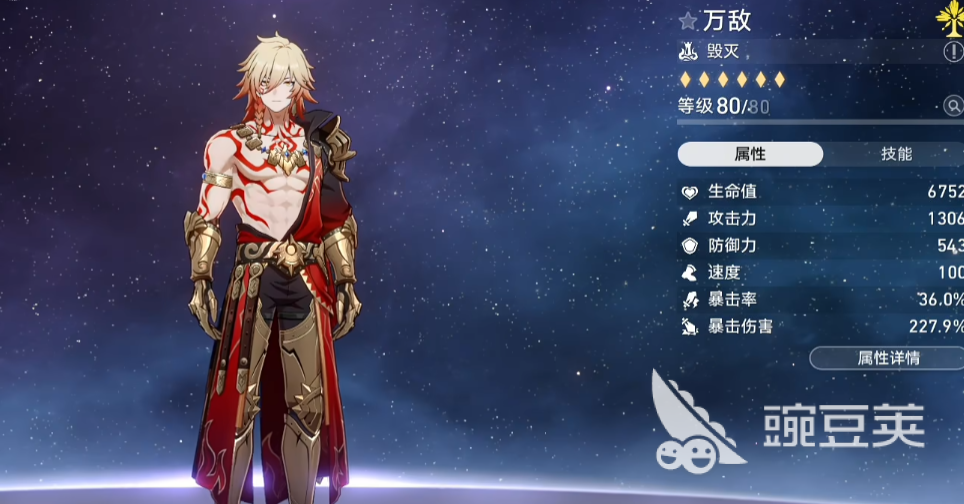964x504 pixels.
Task: Toggle the star favorite beside 万敌
Action: pos(688,20)
